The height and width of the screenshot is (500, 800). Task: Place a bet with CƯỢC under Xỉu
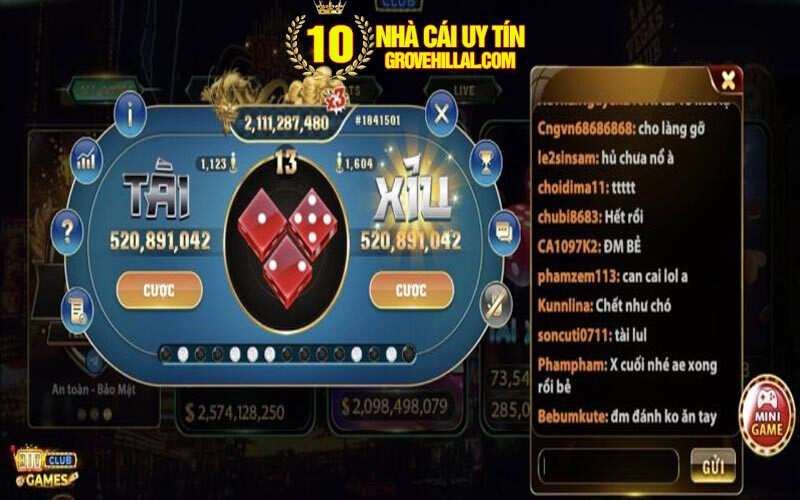point(411,290)
